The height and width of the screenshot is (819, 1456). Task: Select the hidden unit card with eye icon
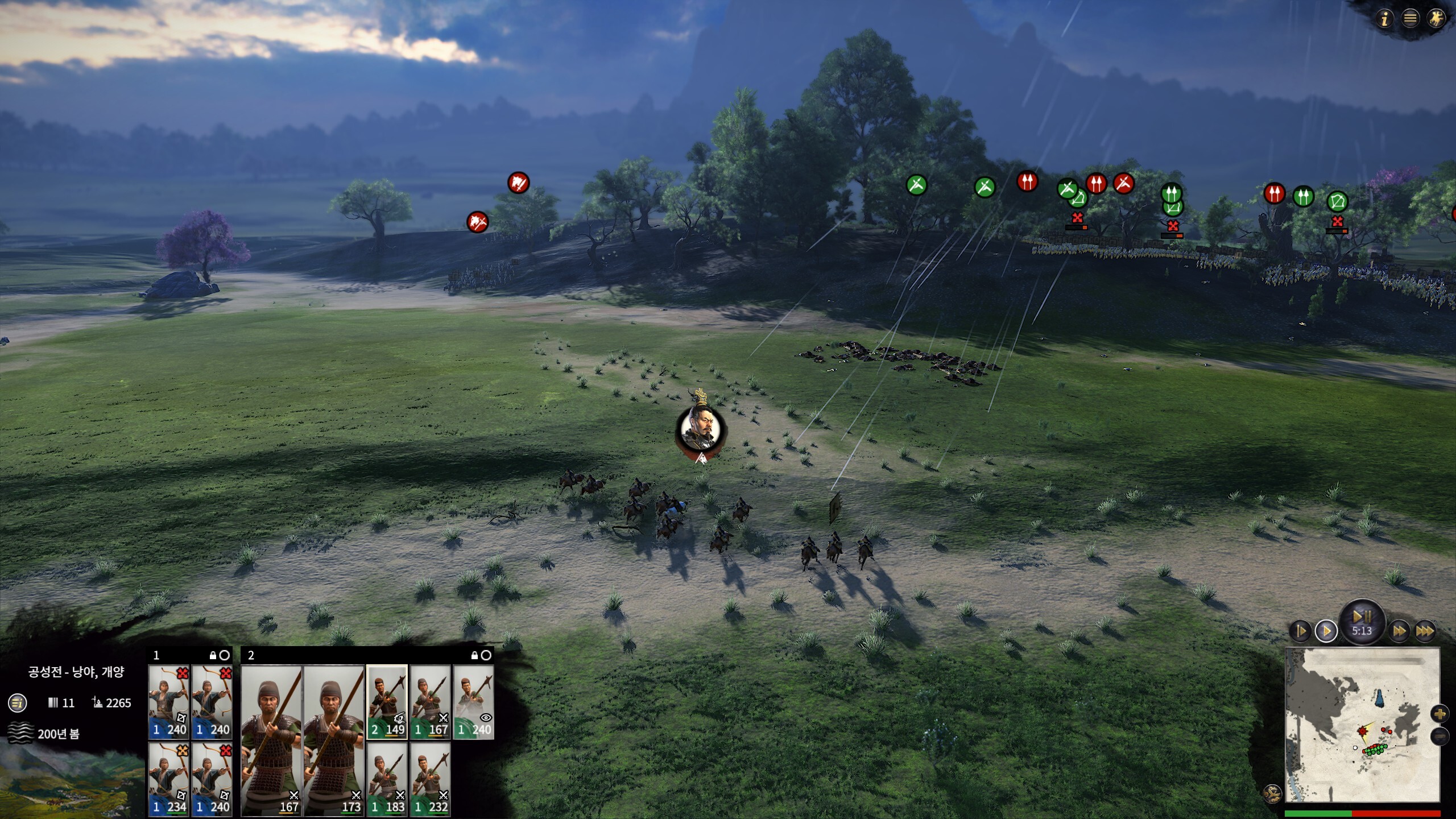473,702
